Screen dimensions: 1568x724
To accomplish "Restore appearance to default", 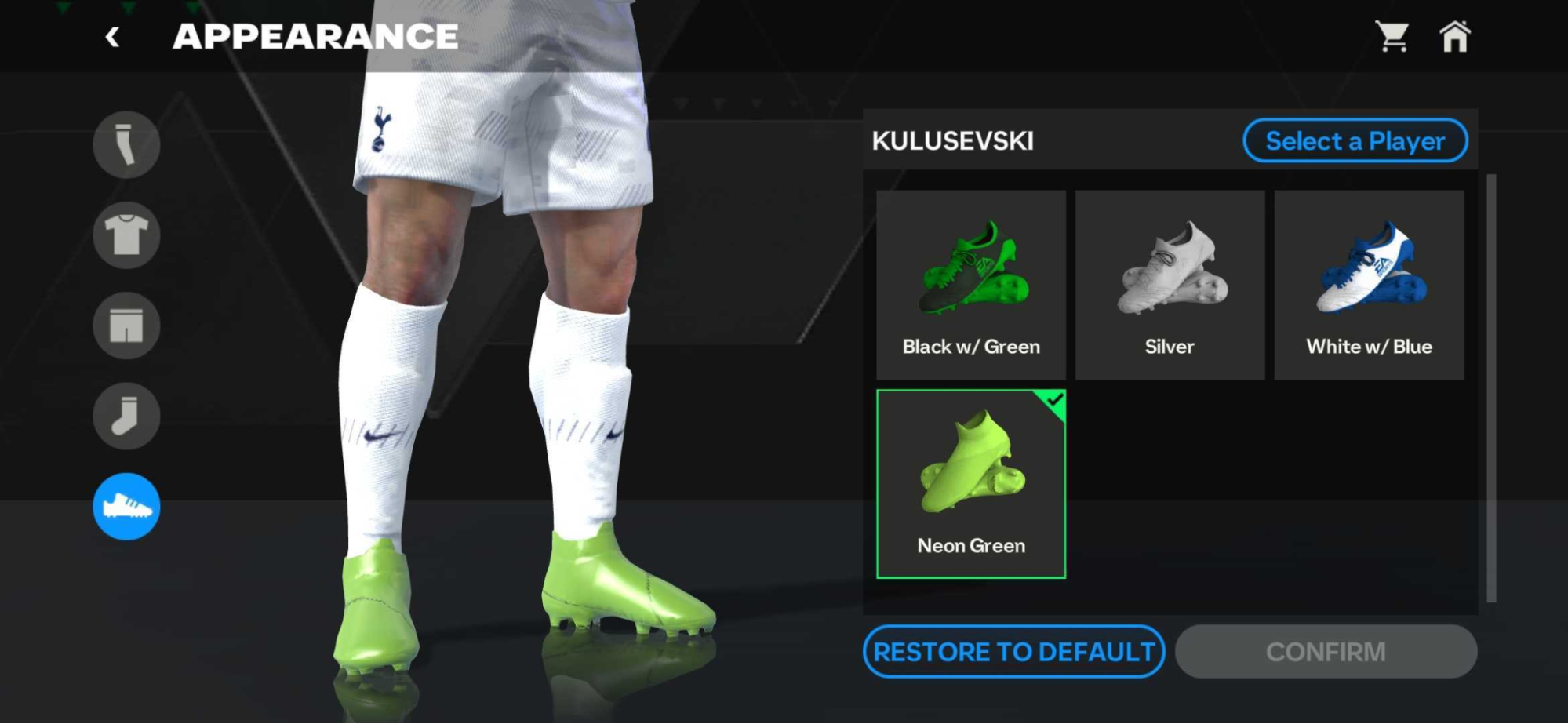I will 1013,652.
